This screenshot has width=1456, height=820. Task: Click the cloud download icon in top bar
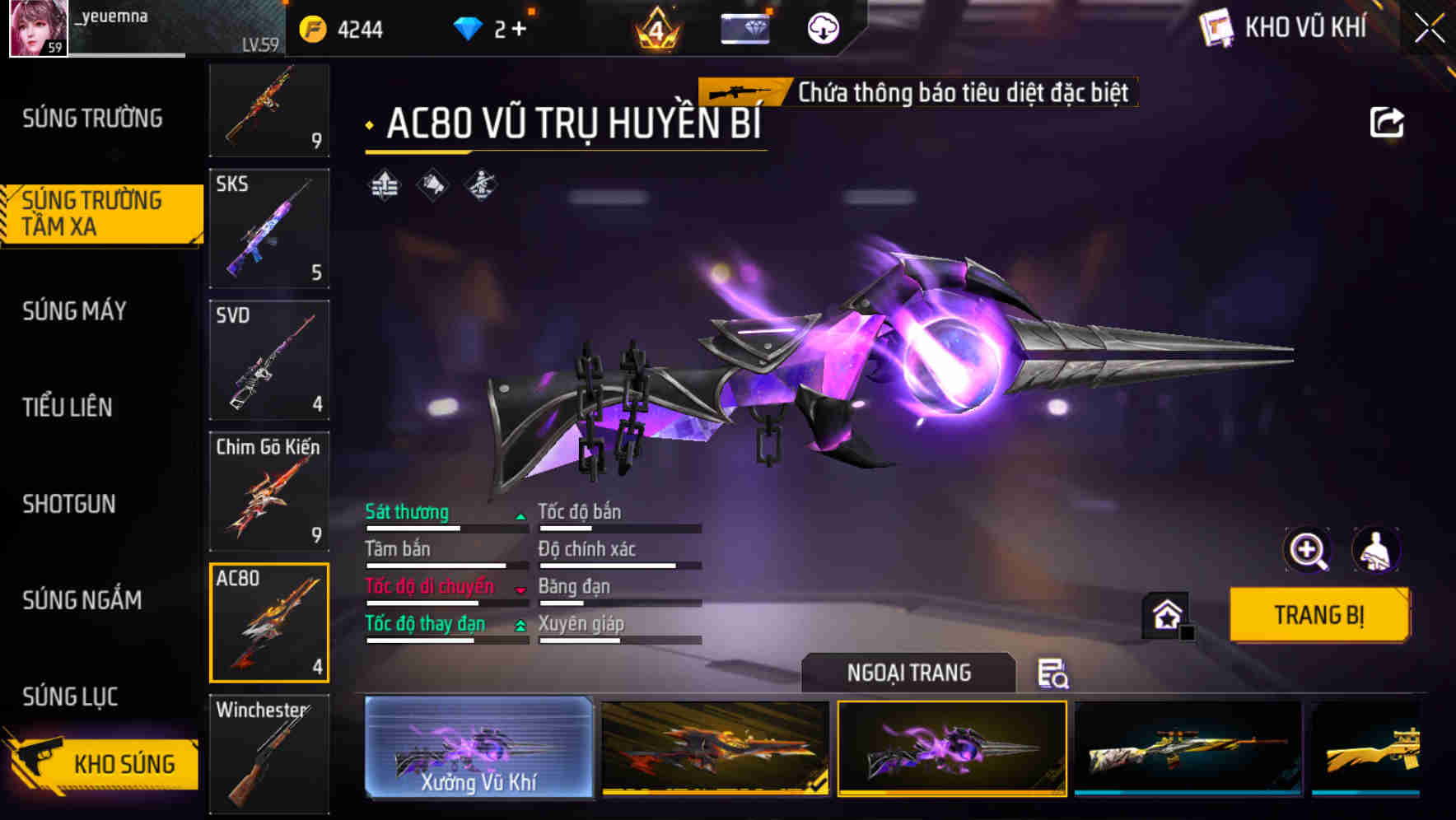pos(821,27)
